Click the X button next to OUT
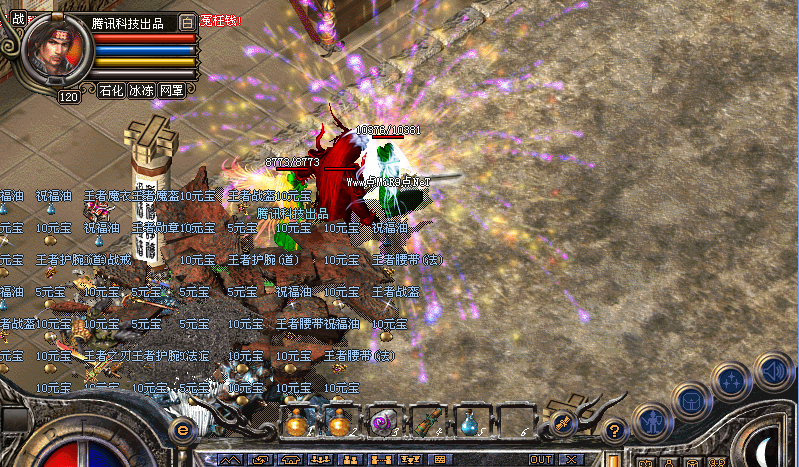The image size is (799, 467). pos(569,459)
